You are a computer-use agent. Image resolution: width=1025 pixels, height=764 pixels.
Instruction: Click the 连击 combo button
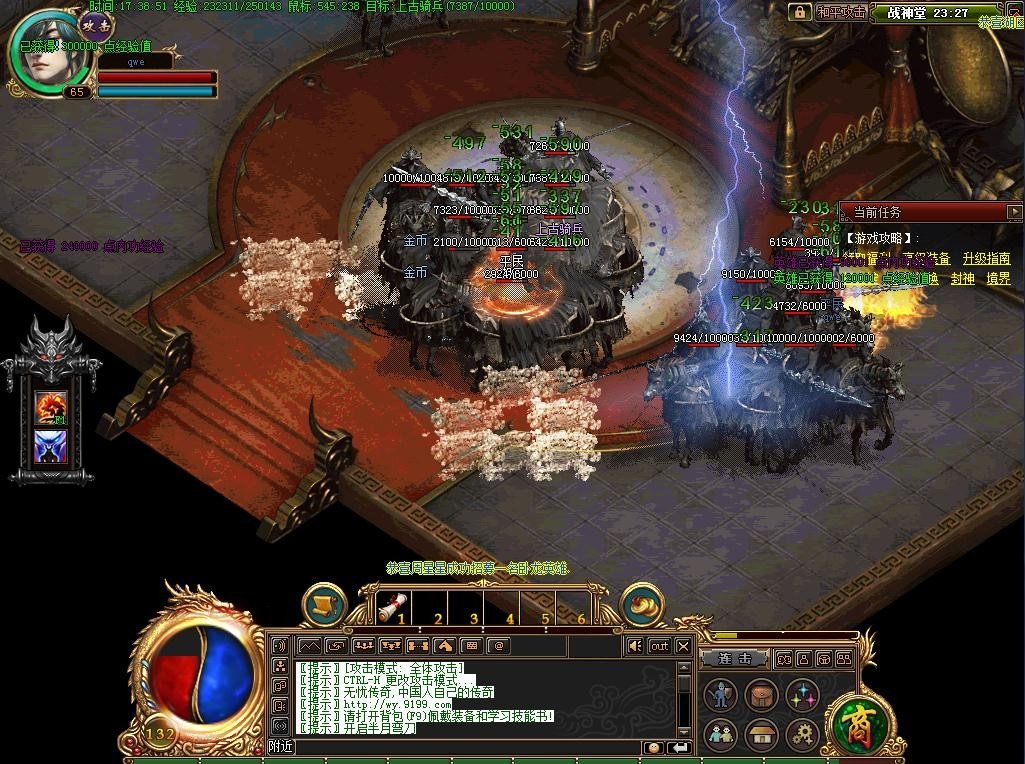[x=734, y=659]
